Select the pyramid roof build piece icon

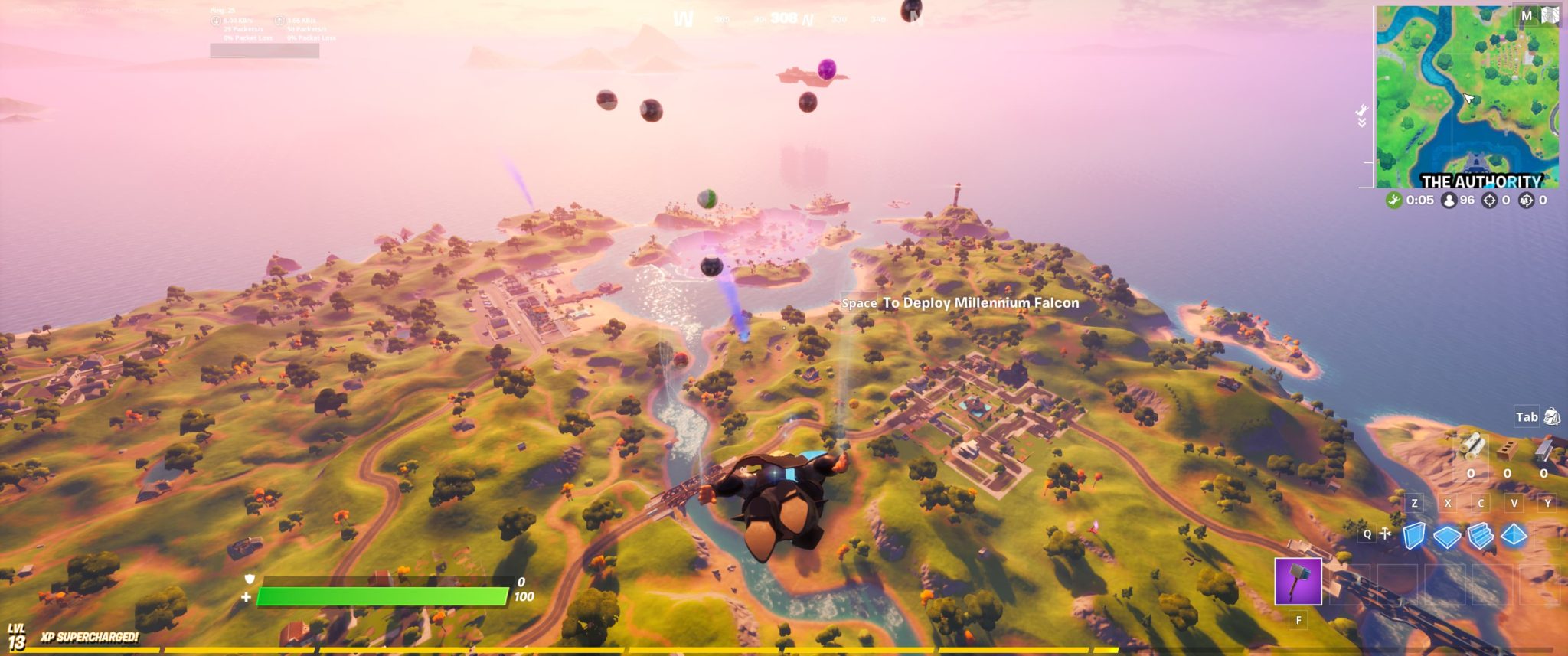pos(1514,534)
